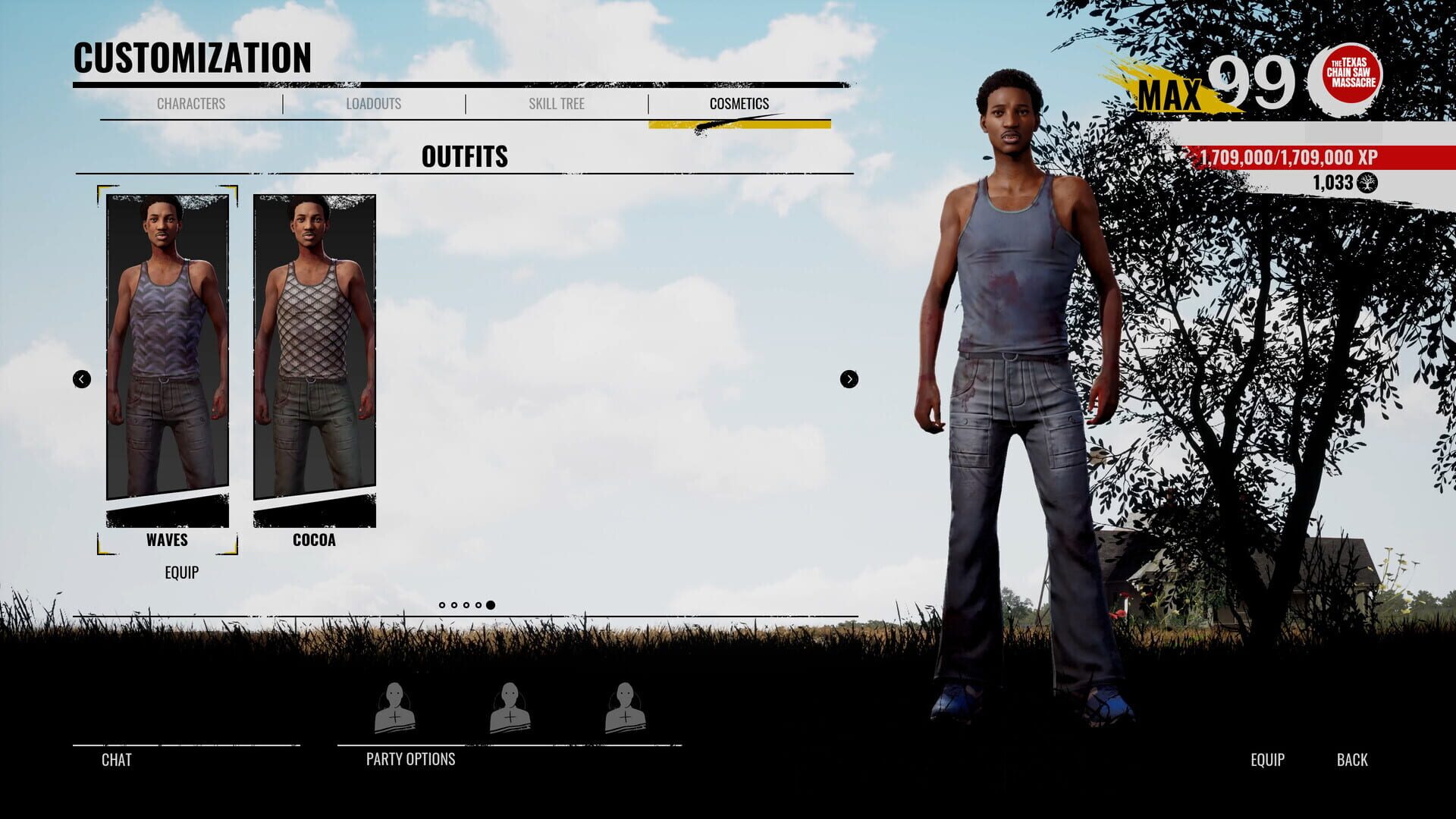The width and height of the screenshot is (1456, 819).
Task: Open the Loadouts tab
Action: click(x=375, y=104)
